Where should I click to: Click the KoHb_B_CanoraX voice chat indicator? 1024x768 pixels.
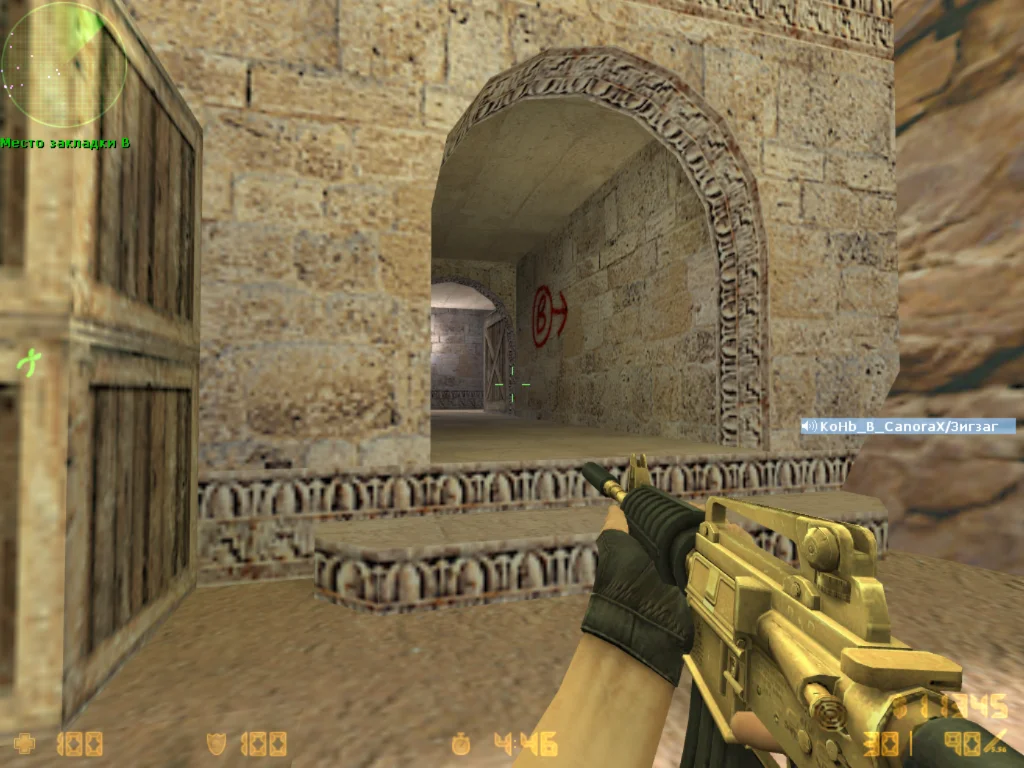pyautogui.click(x=907, y=426)
